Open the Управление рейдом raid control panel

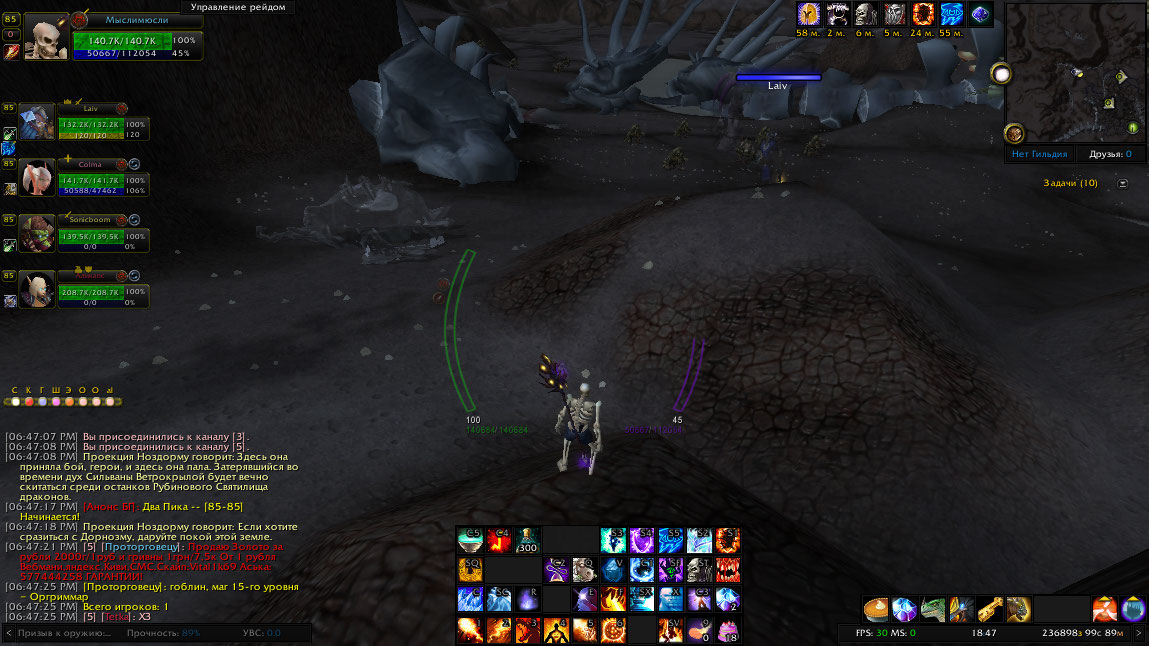(x=238, y=7)
